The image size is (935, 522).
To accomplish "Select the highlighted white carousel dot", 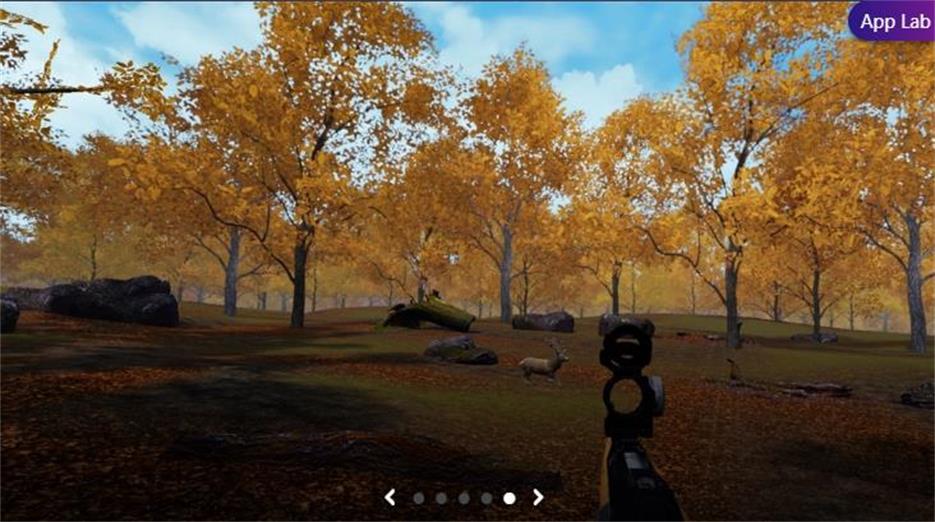I will [x=509, y=497].
